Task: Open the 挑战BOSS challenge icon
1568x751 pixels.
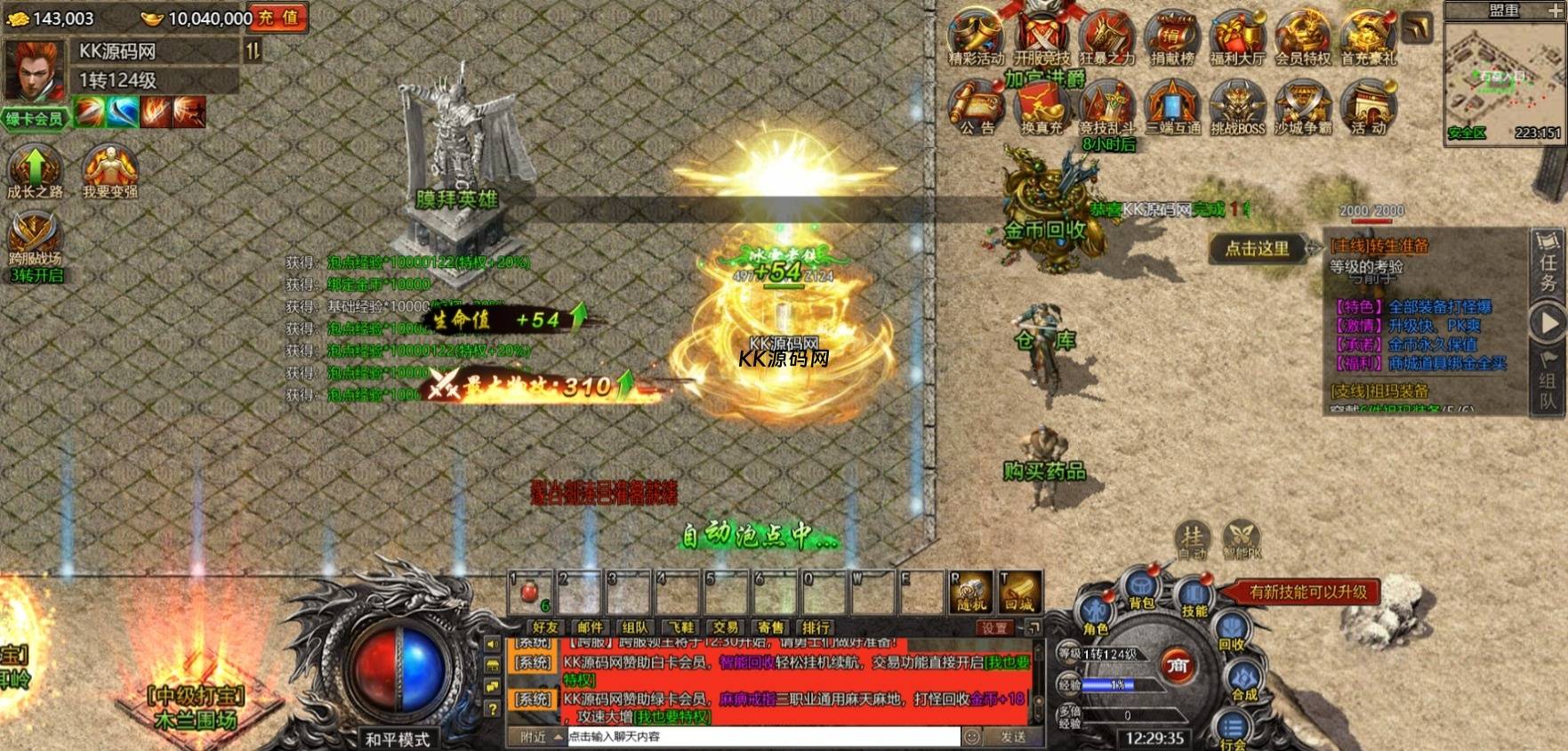Action: [1237, 107]
